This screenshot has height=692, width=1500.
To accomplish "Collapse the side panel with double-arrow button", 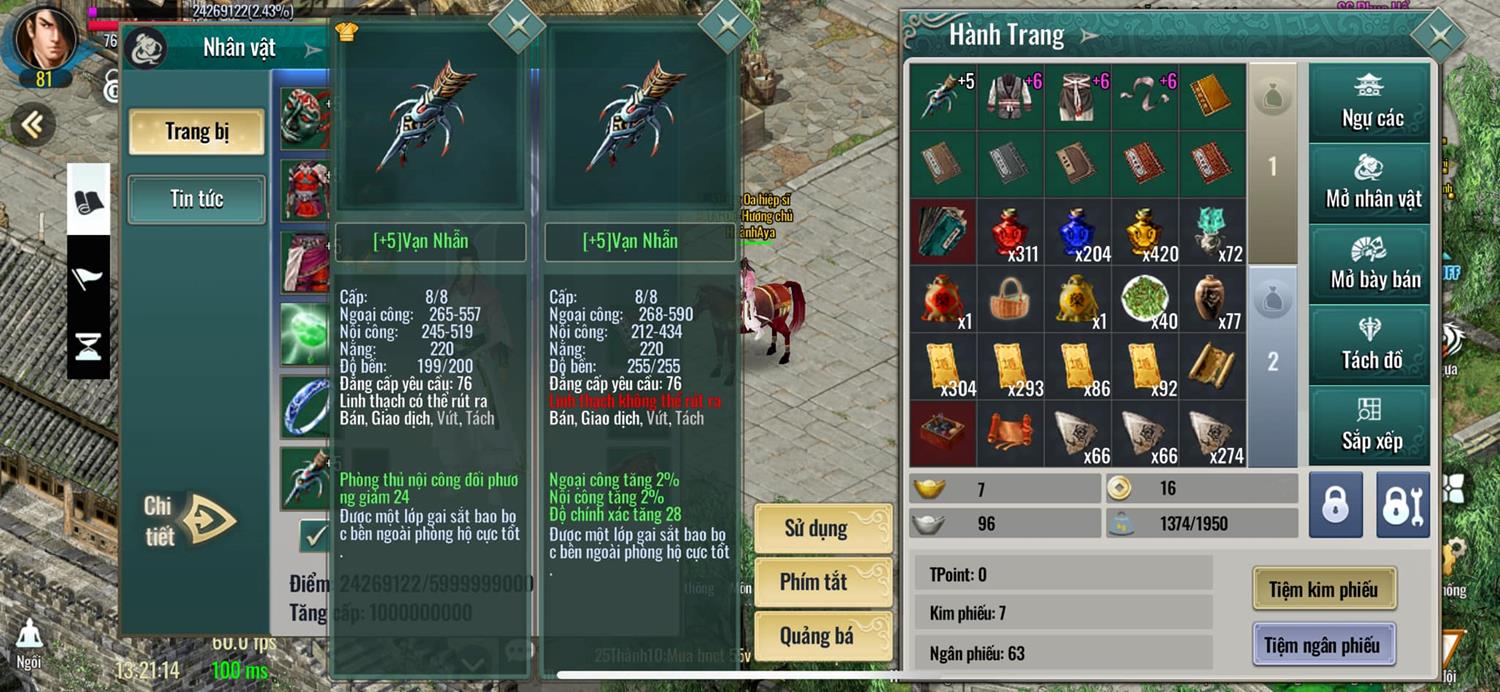I will coord(32,124).
